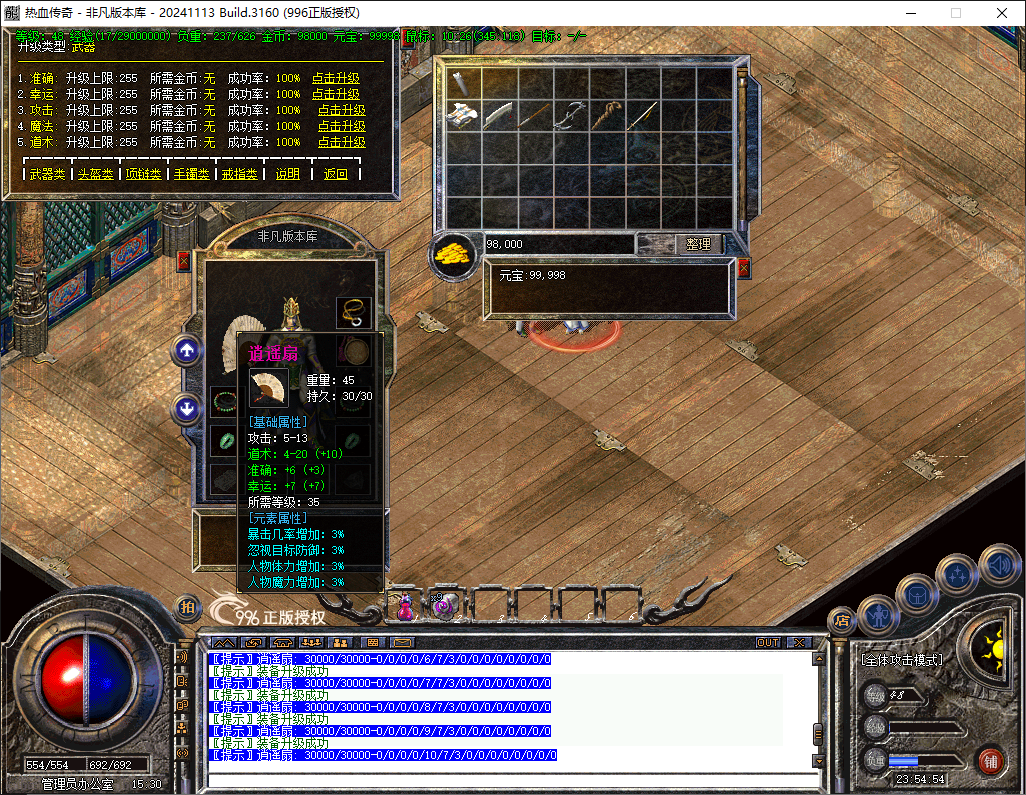This screenshot has width=1026, height=795.
Task: Go back with the 返回 link
Action: (x=336, y=174)
